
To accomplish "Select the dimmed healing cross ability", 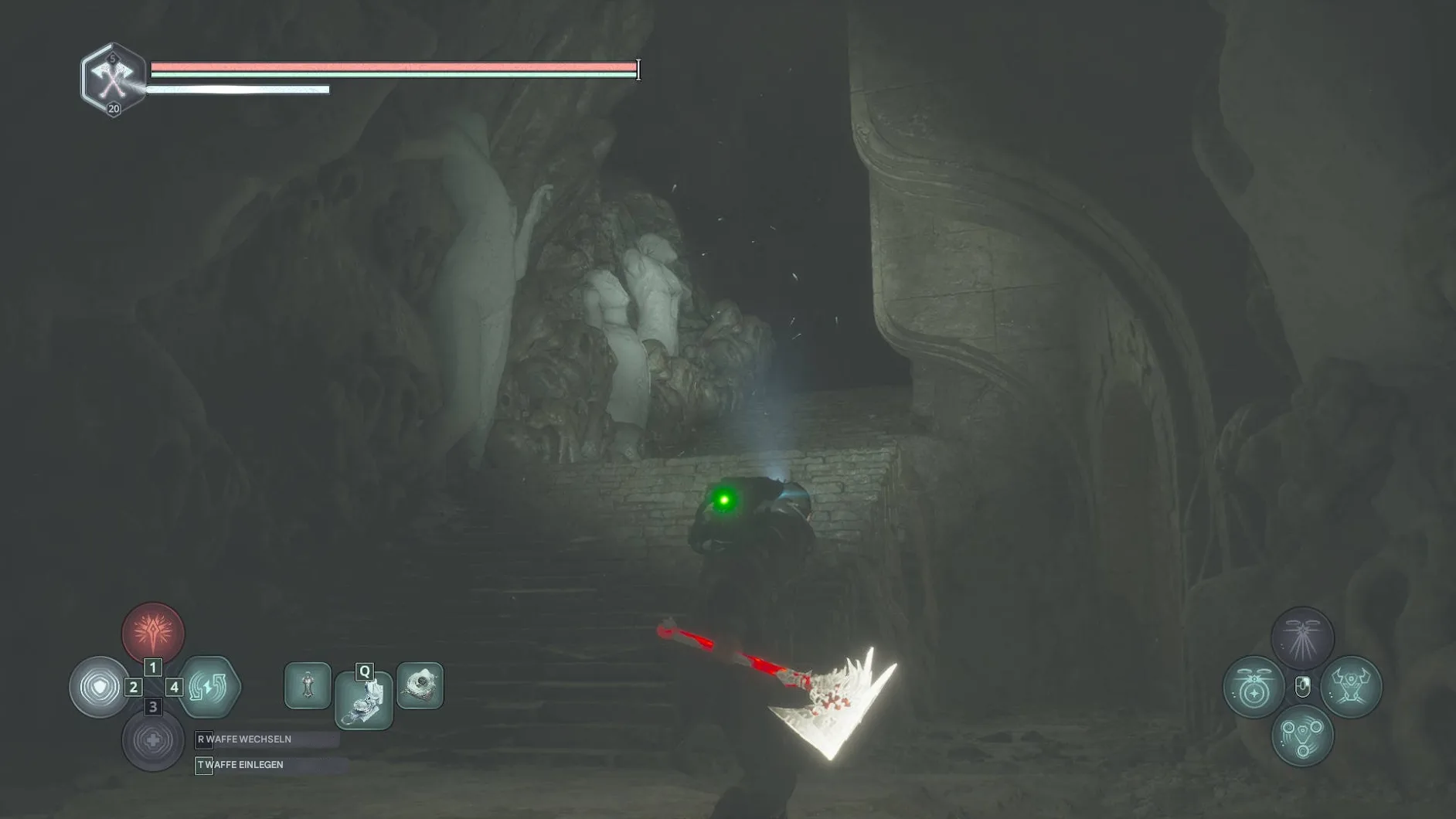I will point(153,740).
